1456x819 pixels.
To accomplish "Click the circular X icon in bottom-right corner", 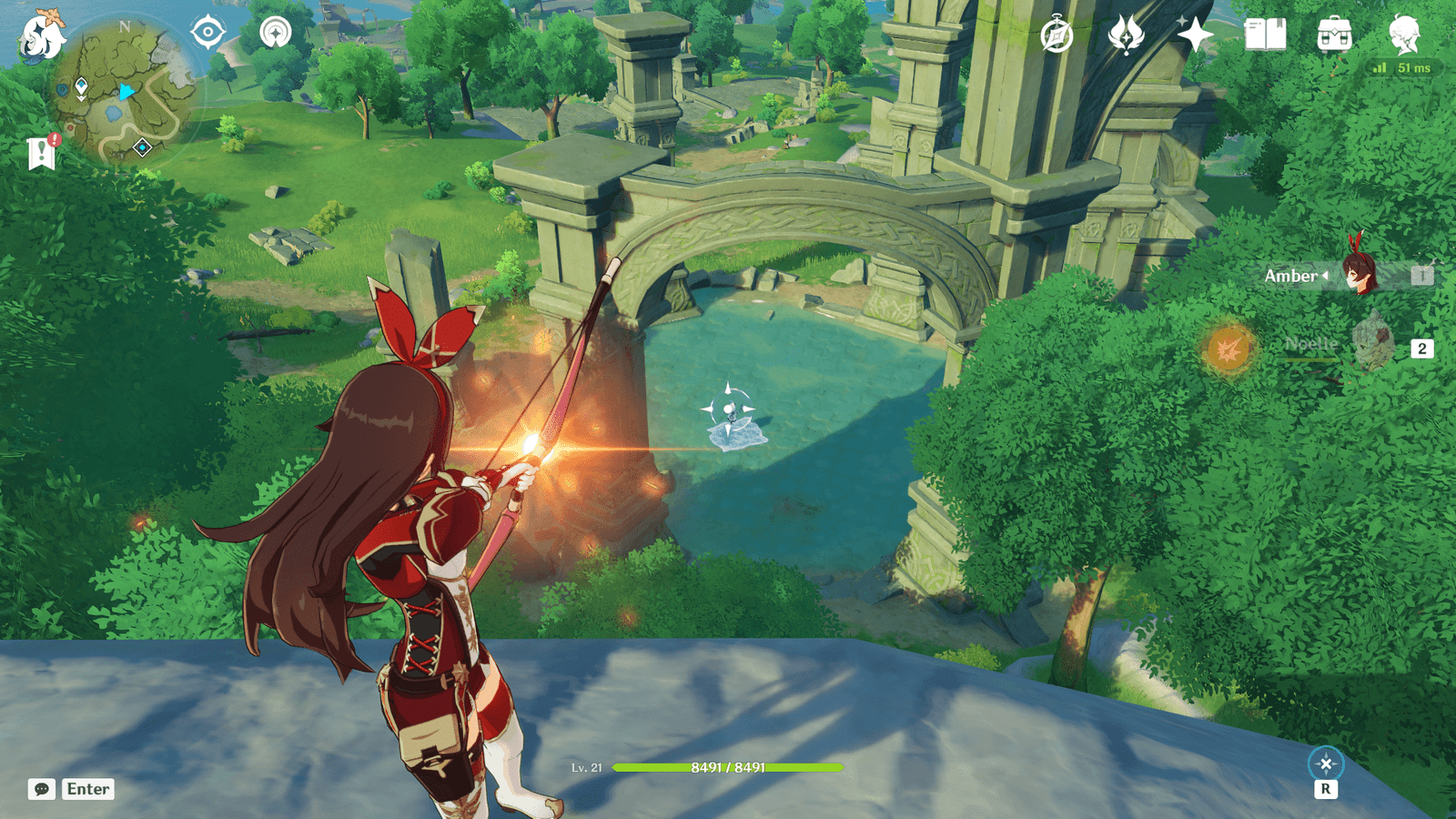I will click(x=1325, y=763).
